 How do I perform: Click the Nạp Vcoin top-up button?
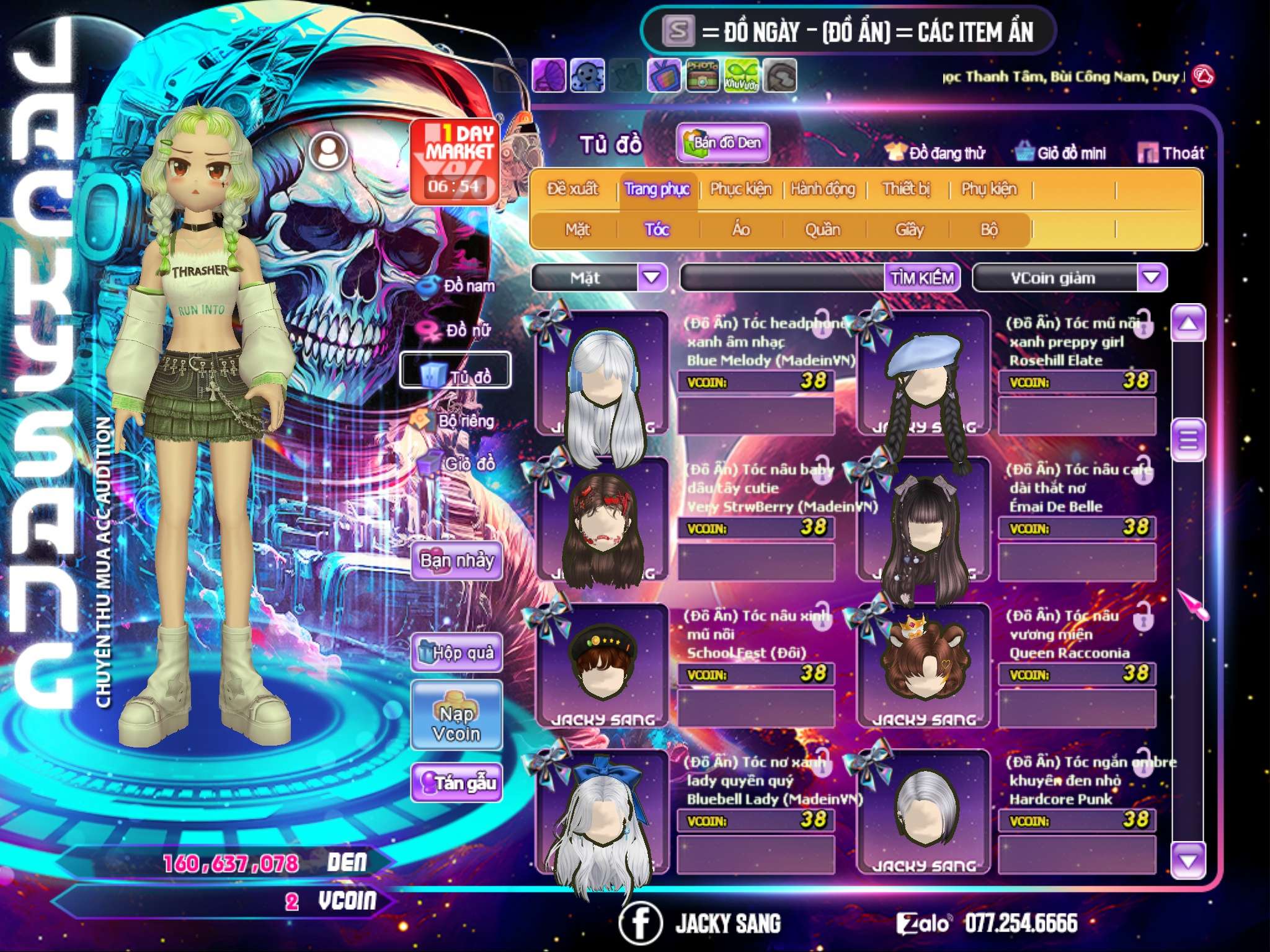tap(456, 723)
